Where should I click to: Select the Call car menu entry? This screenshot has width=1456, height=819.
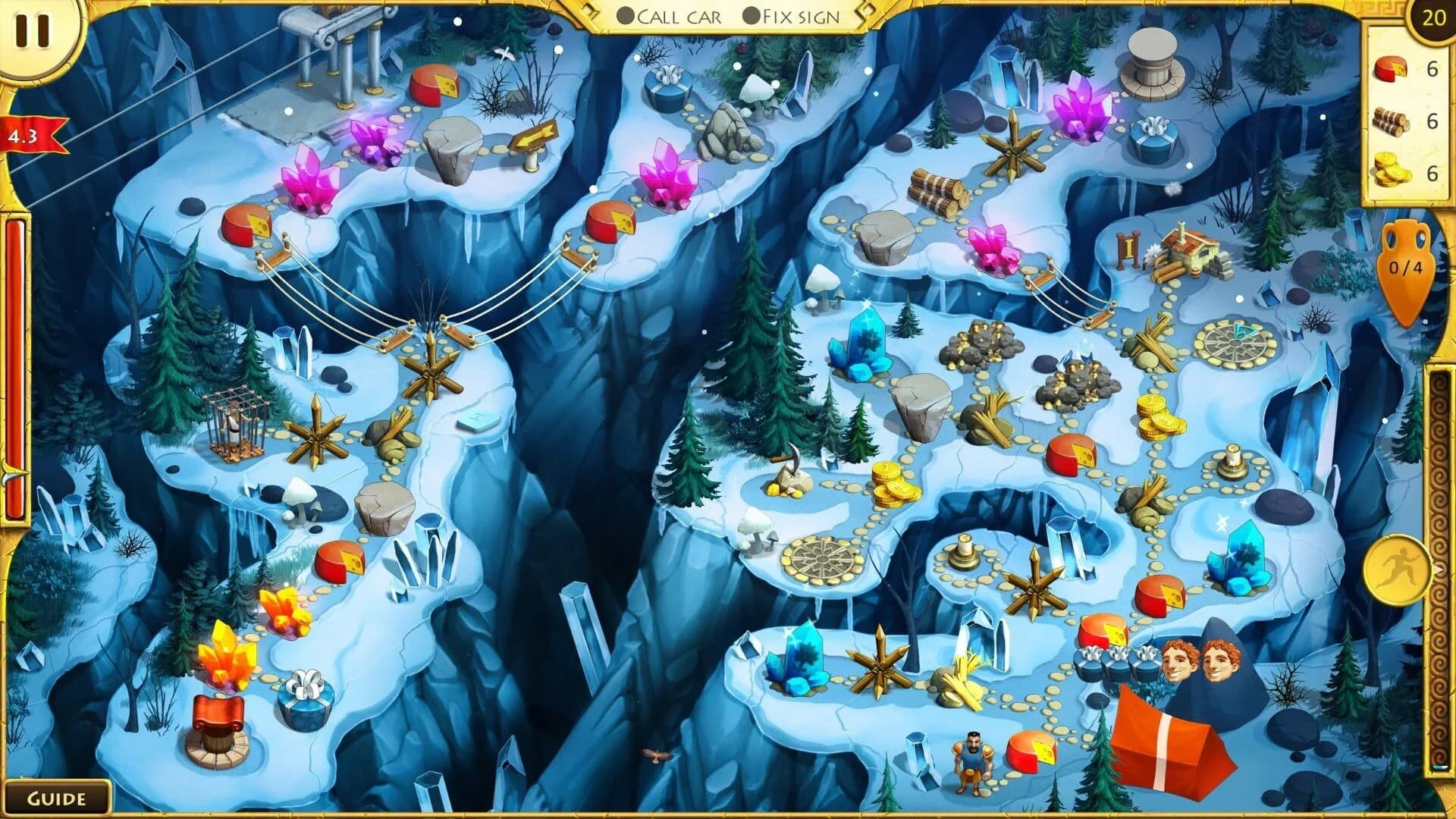679,15
